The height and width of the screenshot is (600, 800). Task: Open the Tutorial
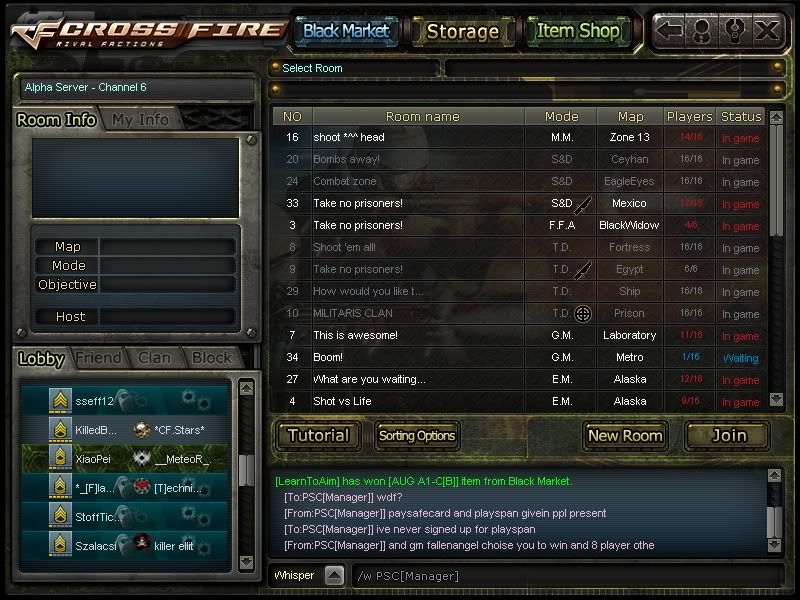point(318,435)
